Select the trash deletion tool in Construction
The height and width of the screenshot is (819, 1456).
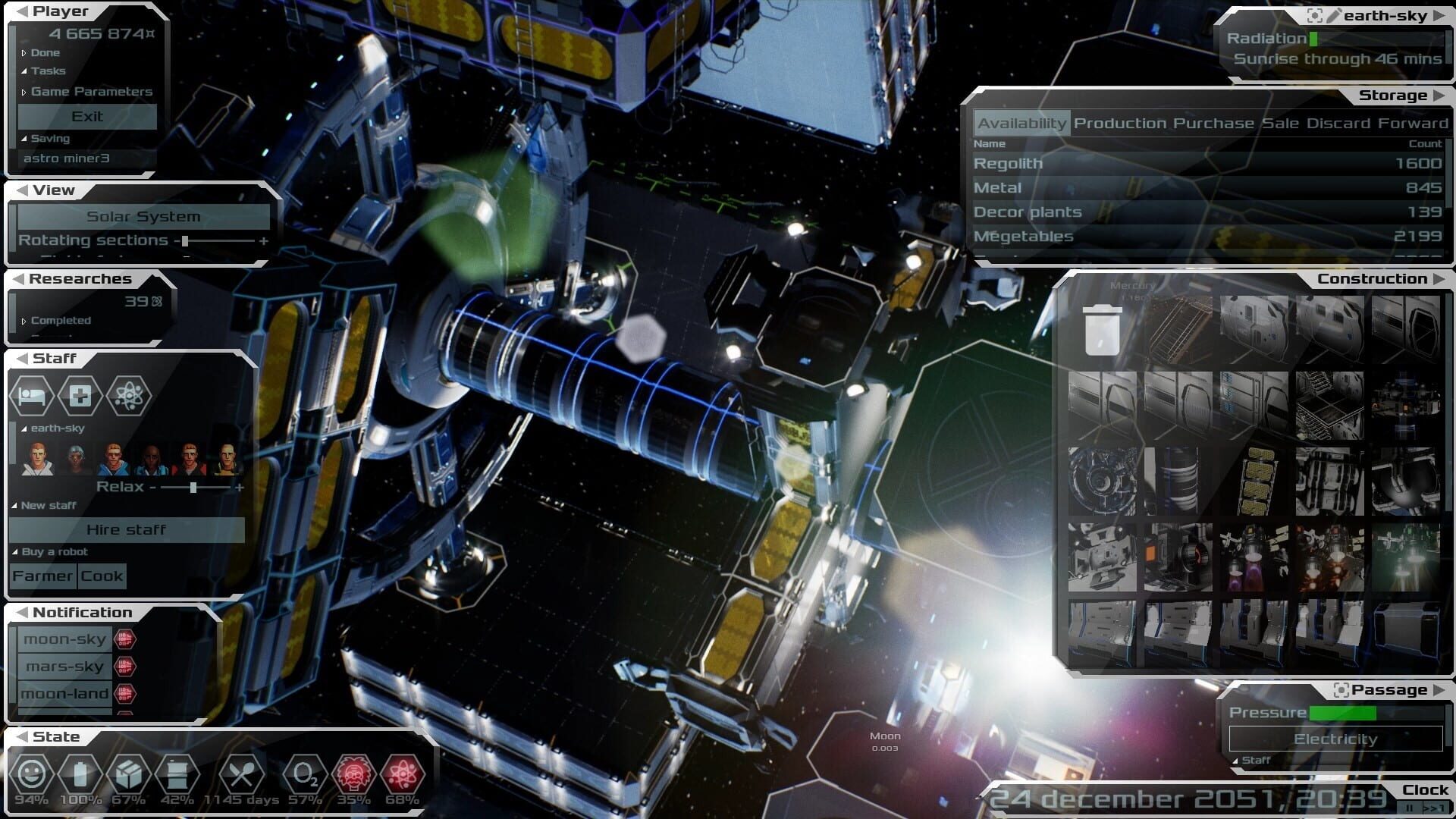(1101, 331)
